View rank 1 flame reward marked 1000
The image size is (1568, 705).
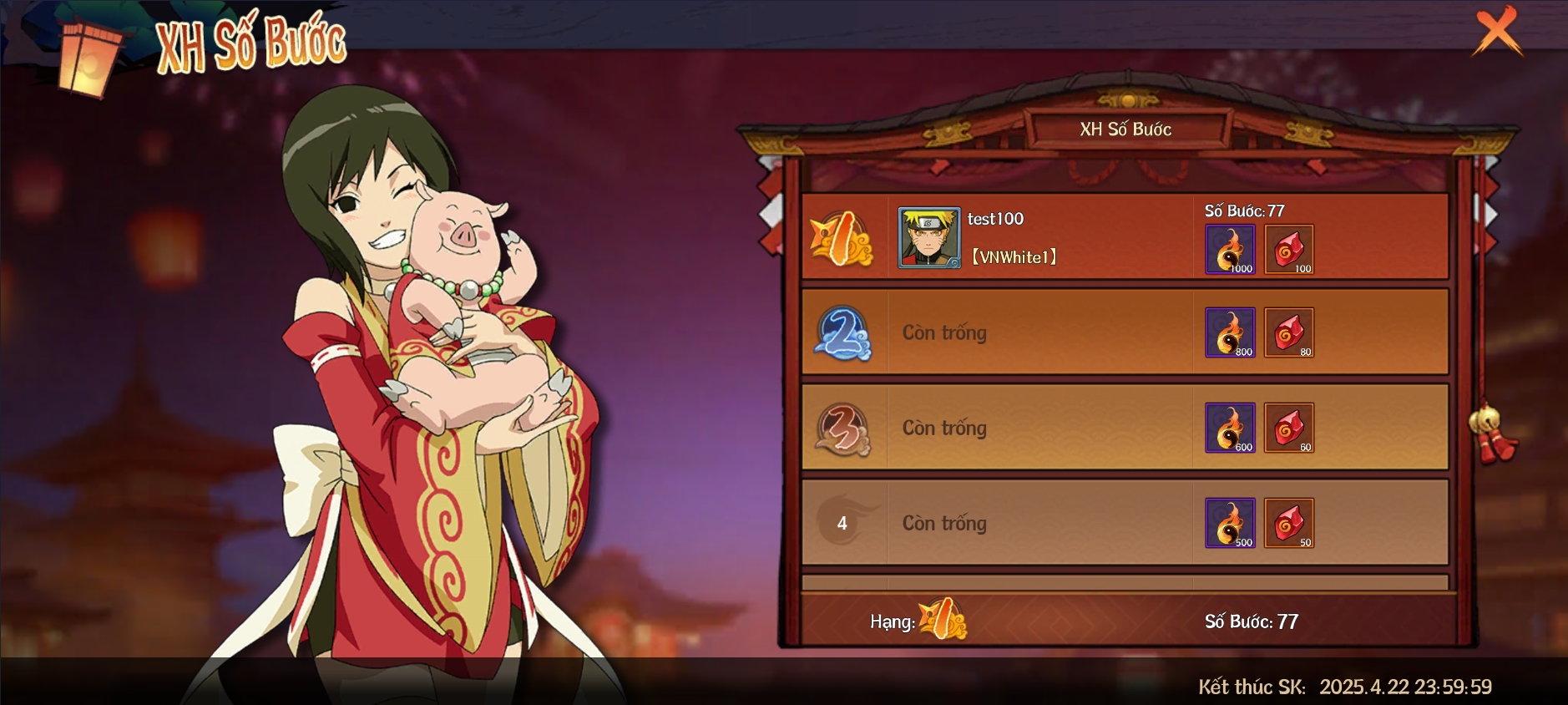coord(1230,249)
